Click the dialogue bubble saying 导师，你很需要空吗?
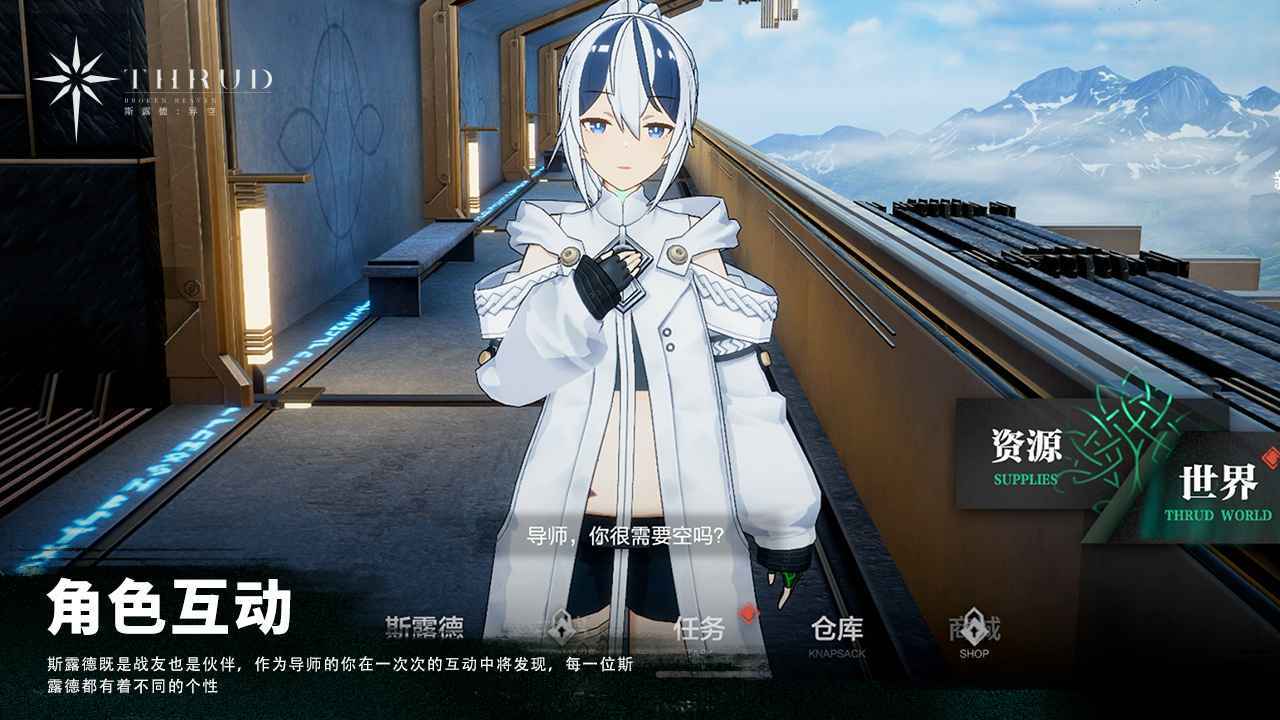The image size is (1280, 720). 627,537
